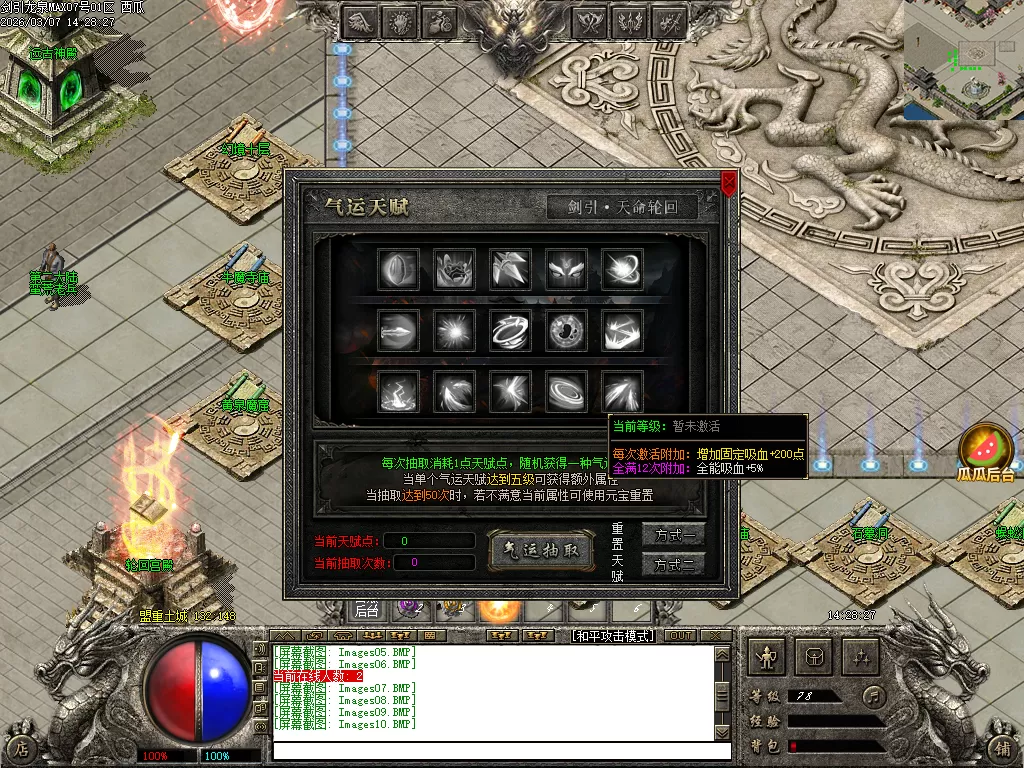Select the lightning strike talent icon

coord(398,392)
